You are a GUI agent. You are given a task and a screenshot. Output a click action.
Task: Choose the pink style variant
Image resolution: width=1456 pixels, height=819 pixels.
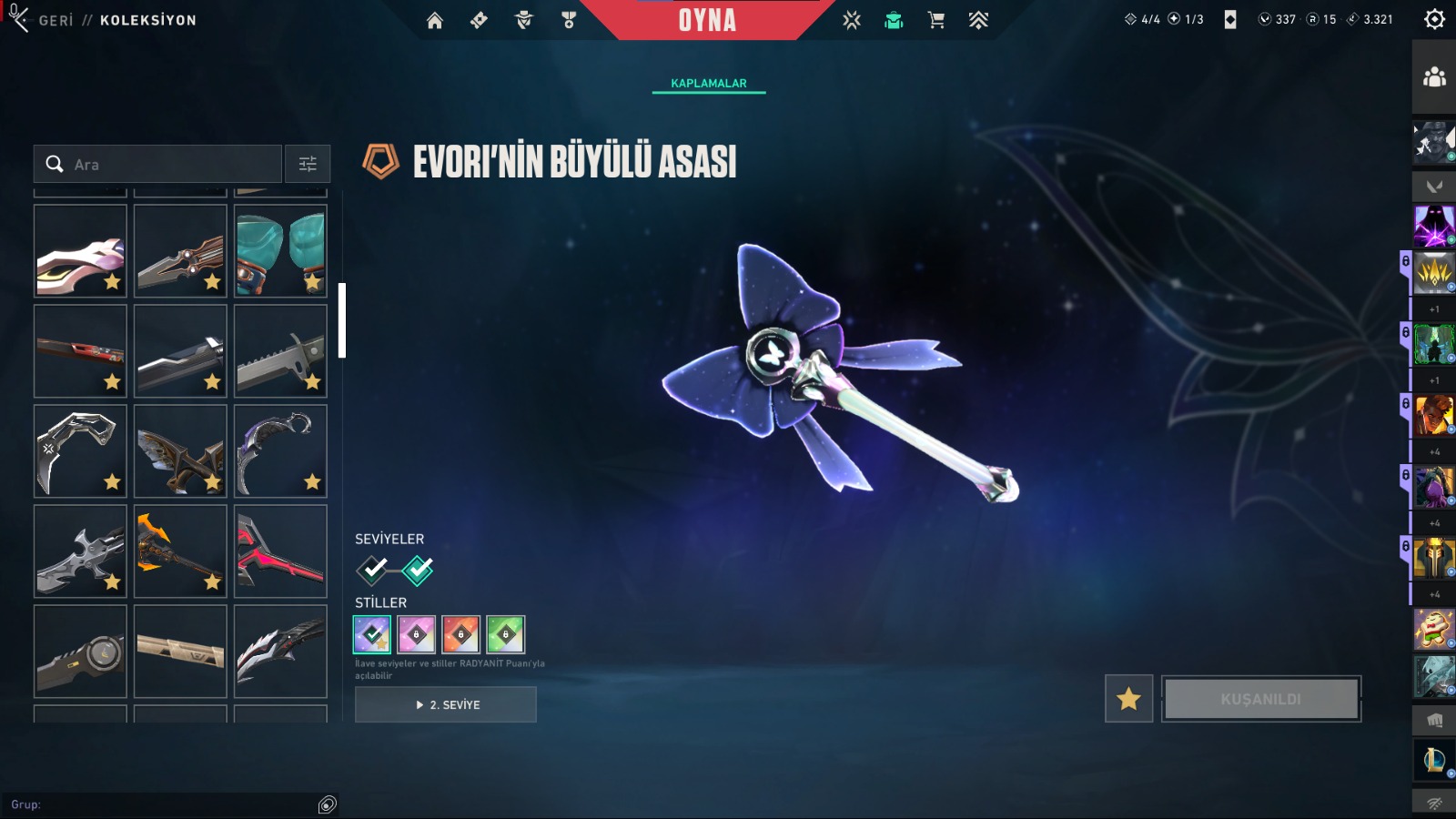416,634
